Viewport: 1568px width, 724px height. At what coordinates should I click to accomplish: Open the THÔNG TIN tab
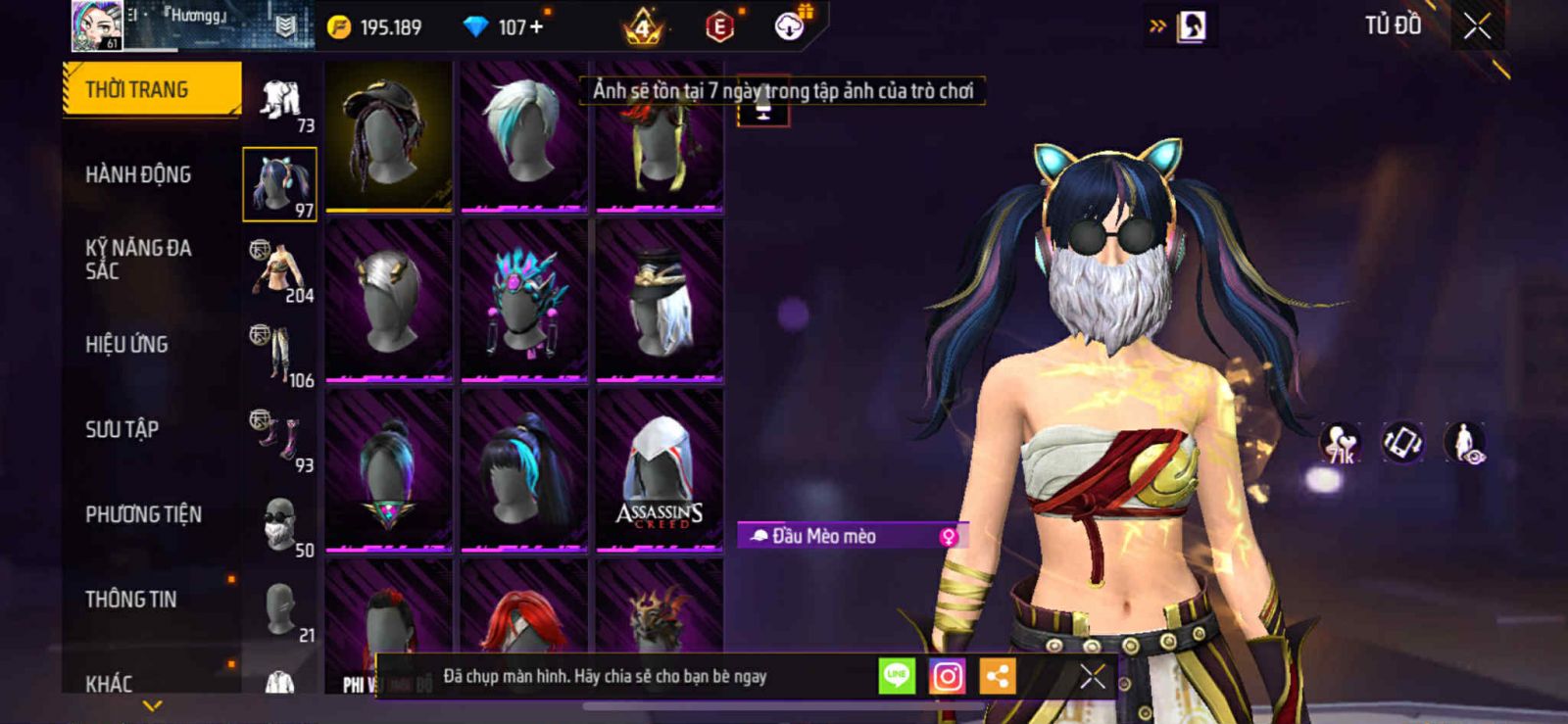[x=131, y=600]
